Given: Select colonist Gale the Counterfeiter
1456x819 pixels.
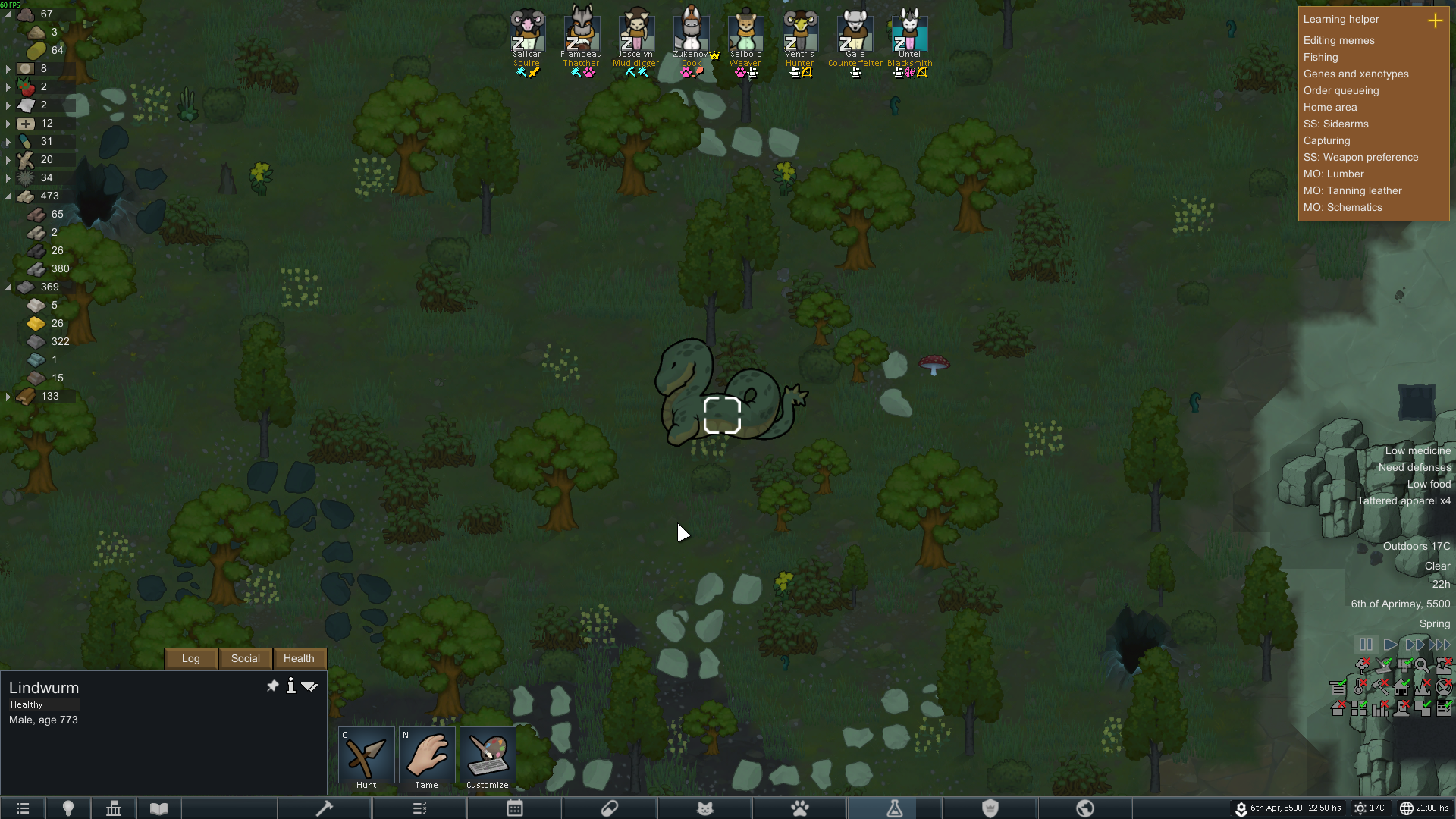Looking at the screenshot, I should [x=855, y=32].
